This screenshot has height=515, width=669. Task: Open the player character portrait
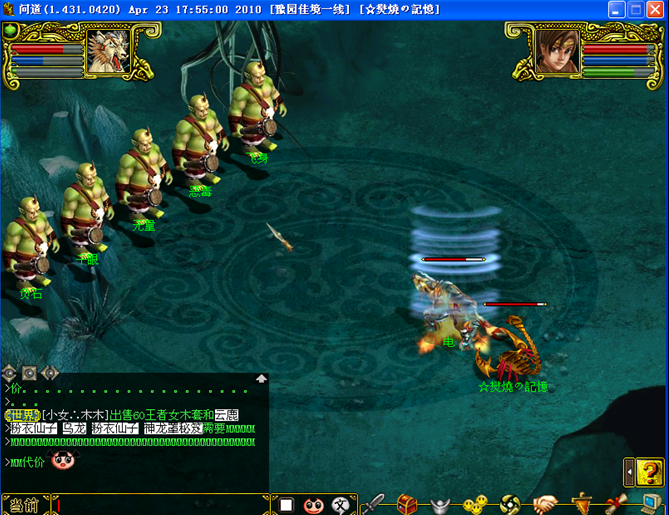tap(556, 52)
